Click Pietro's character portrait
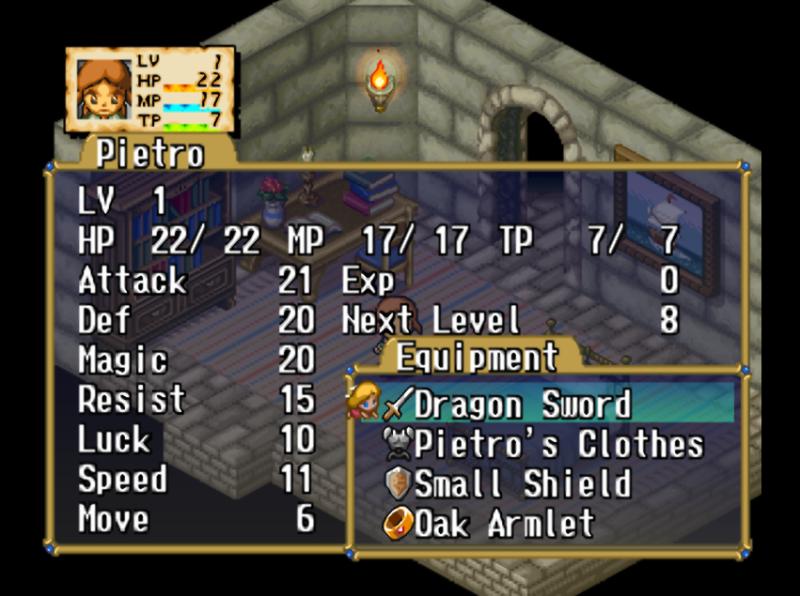The image size is (800, 596). coord(103,90)
